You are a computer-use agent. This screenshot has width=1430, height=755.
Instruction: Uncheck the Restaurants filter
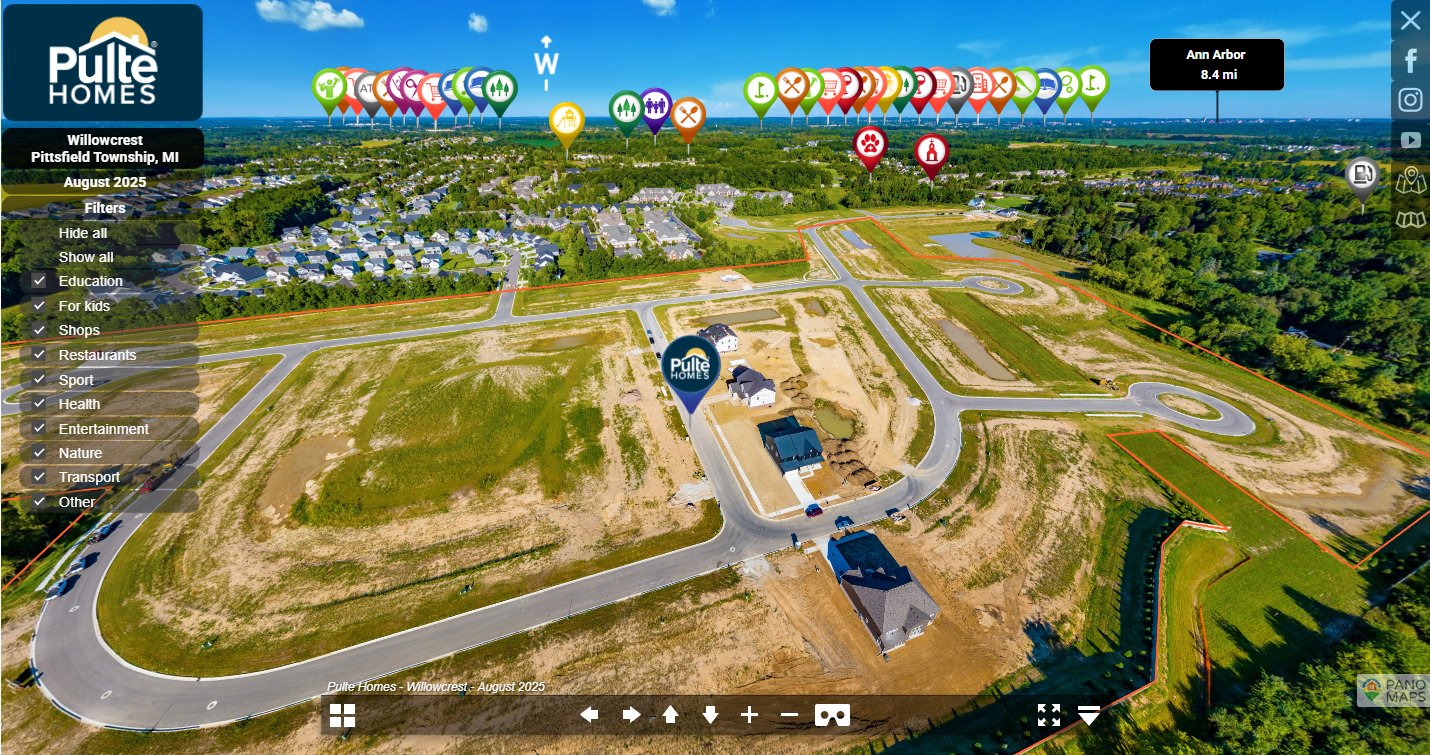40,355
